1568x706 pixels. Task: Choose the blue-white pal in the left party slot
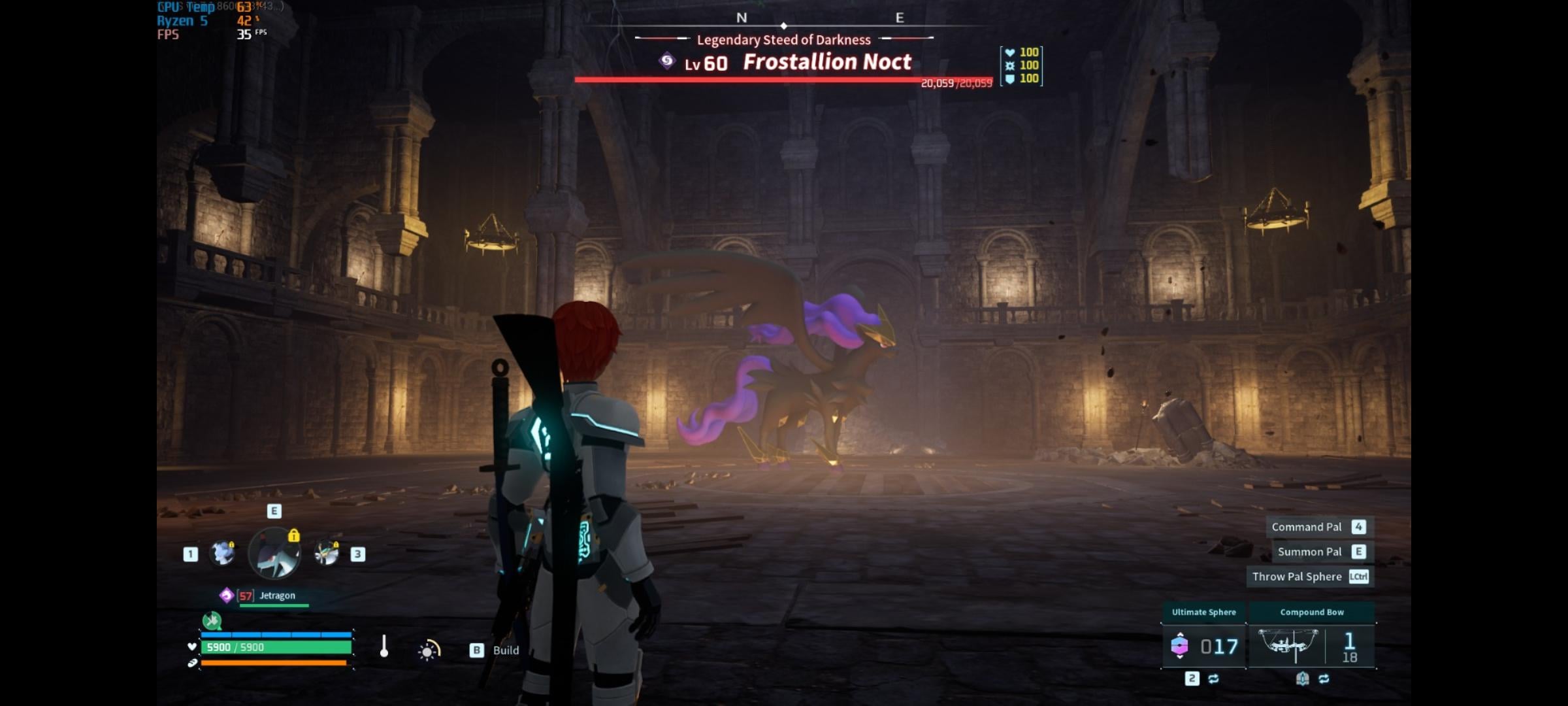(222, 553)
